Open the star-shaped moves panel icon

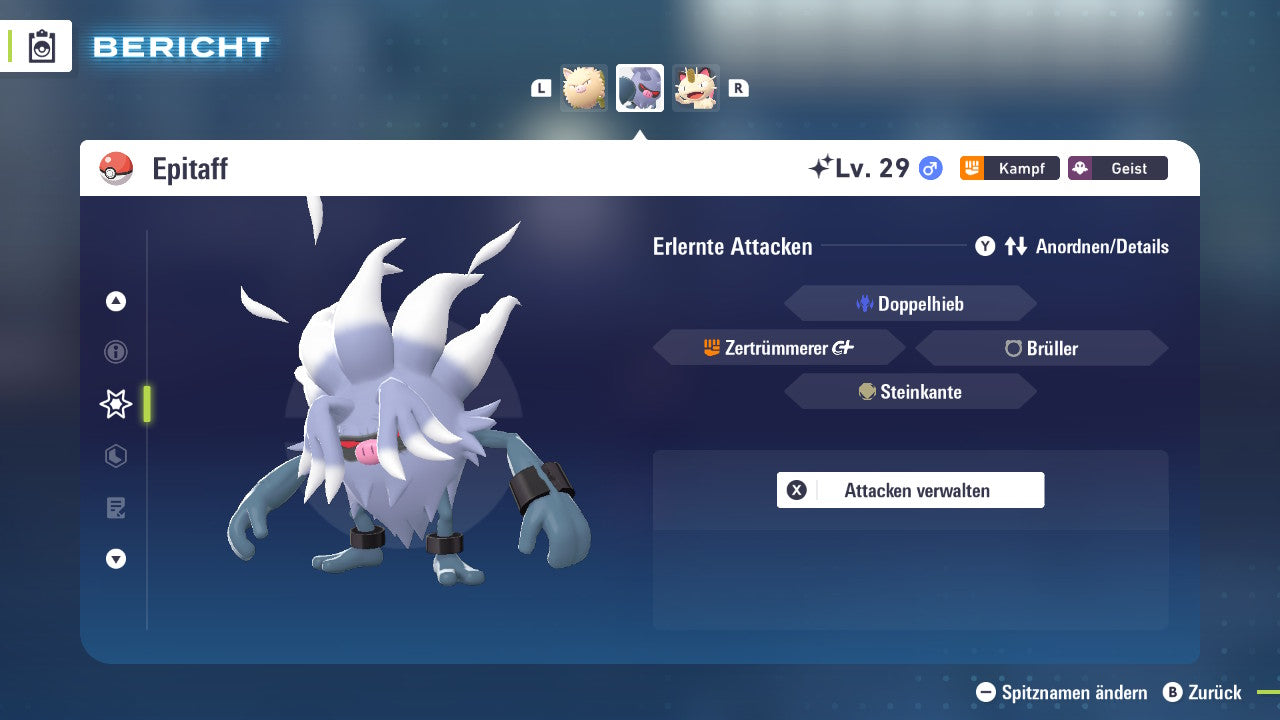coord(115,404)
